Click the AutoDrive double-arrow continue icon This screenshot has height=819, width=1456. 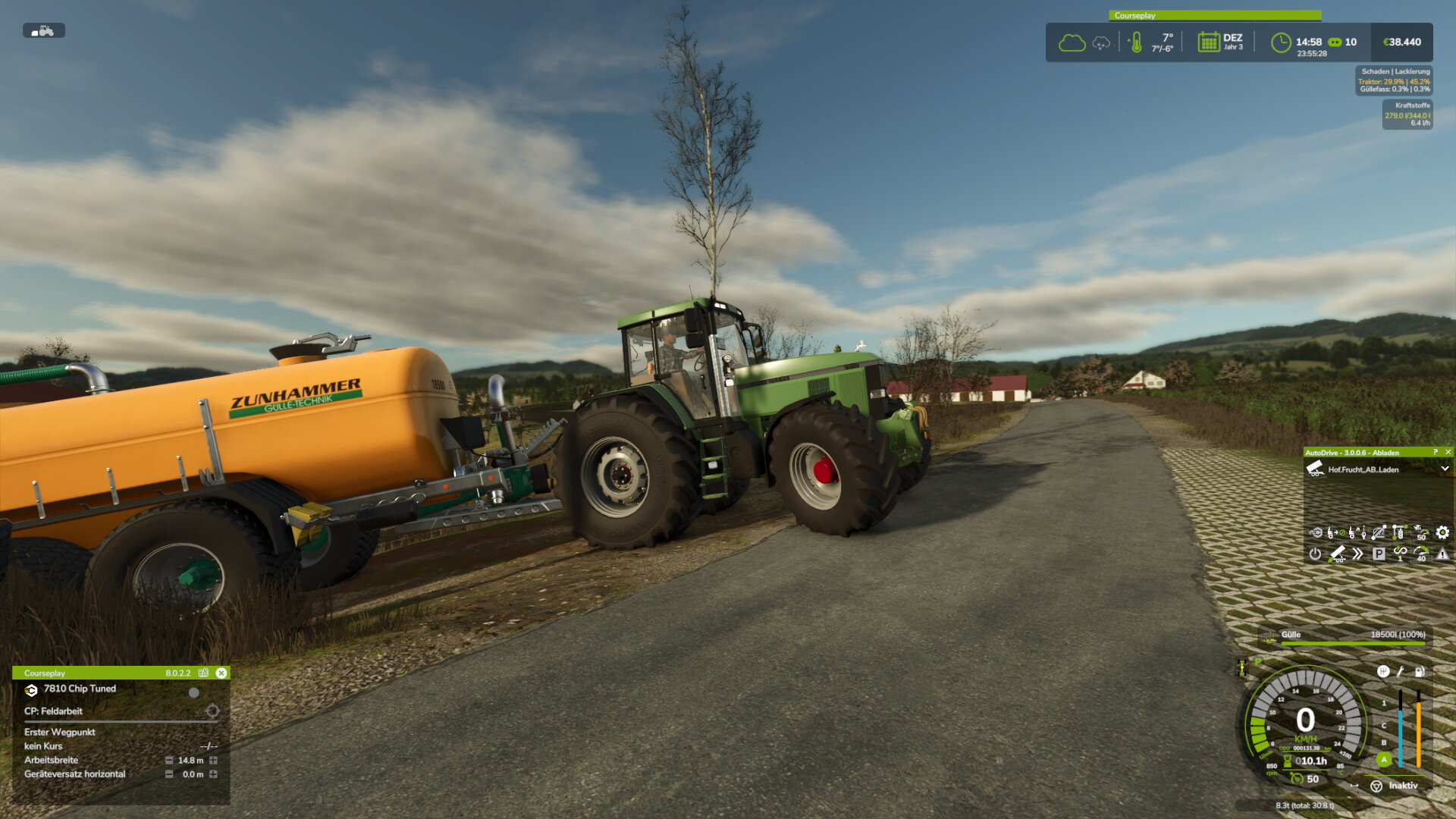point(1357,554)
